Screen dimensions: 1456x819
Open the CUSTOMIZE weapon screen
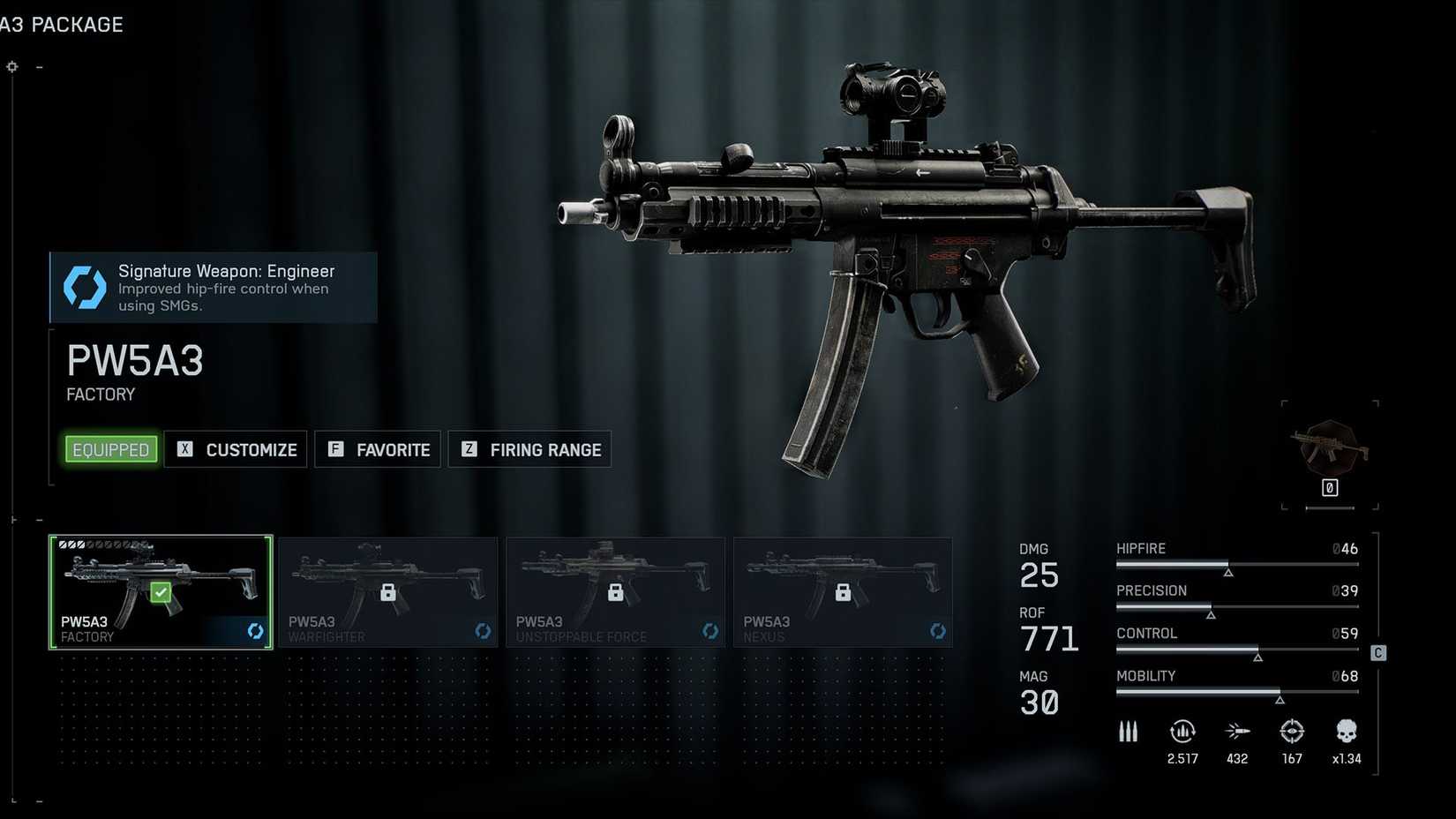236,449
